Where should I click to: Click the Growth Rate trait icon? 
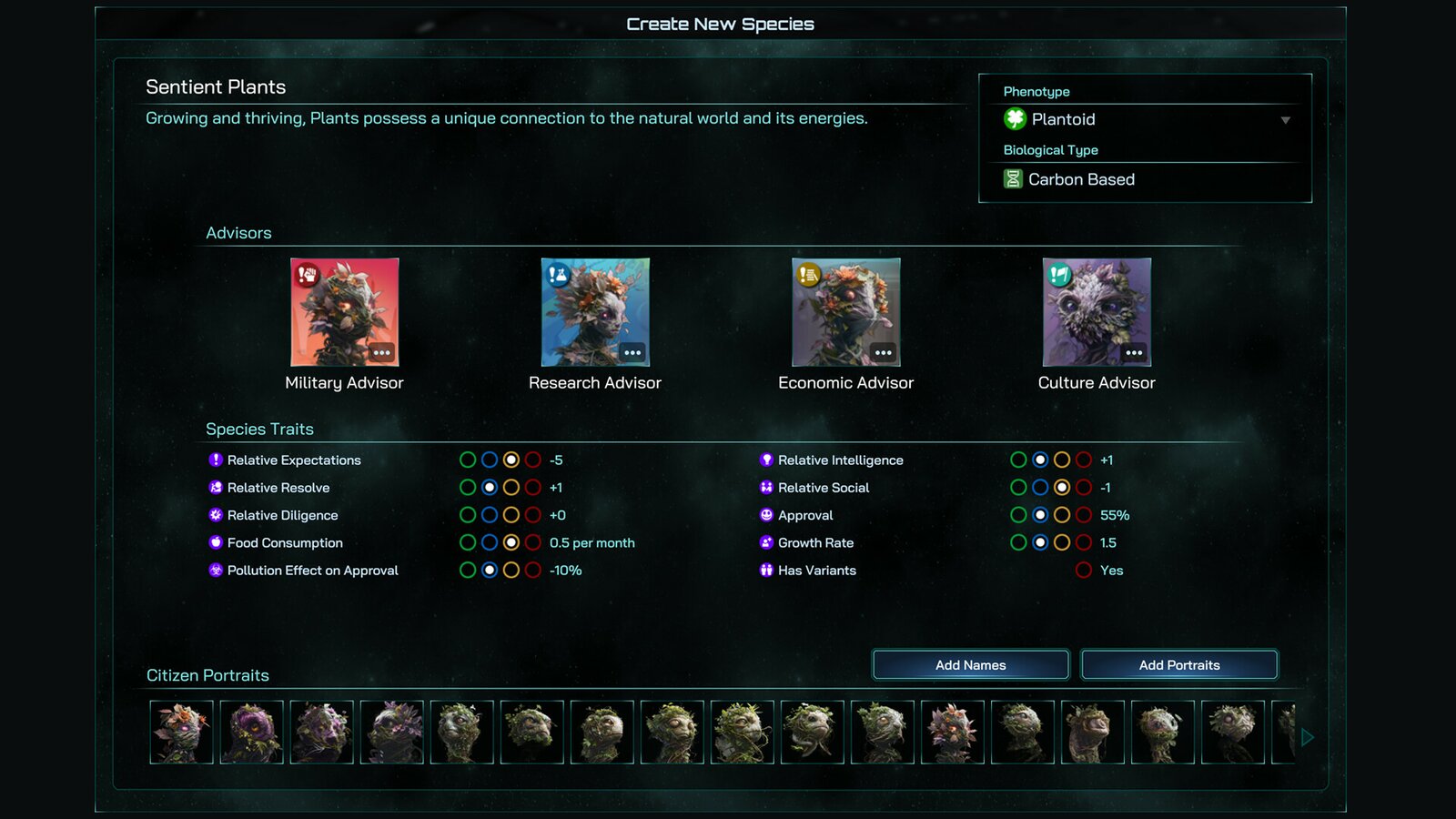point(764,542)
